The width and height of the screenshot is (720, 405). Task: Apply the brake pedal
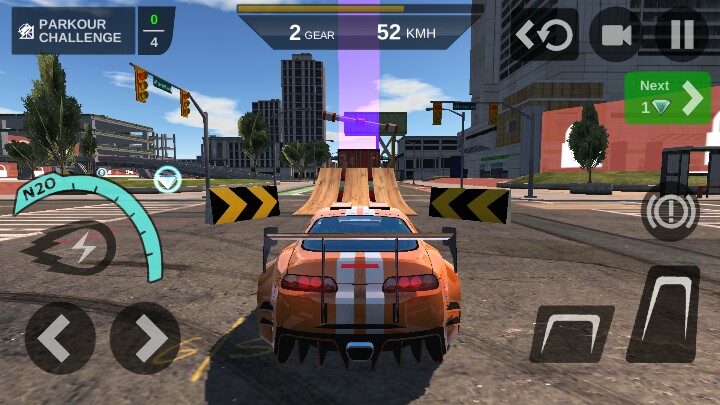pyautogui.click(x=570, y=334)
